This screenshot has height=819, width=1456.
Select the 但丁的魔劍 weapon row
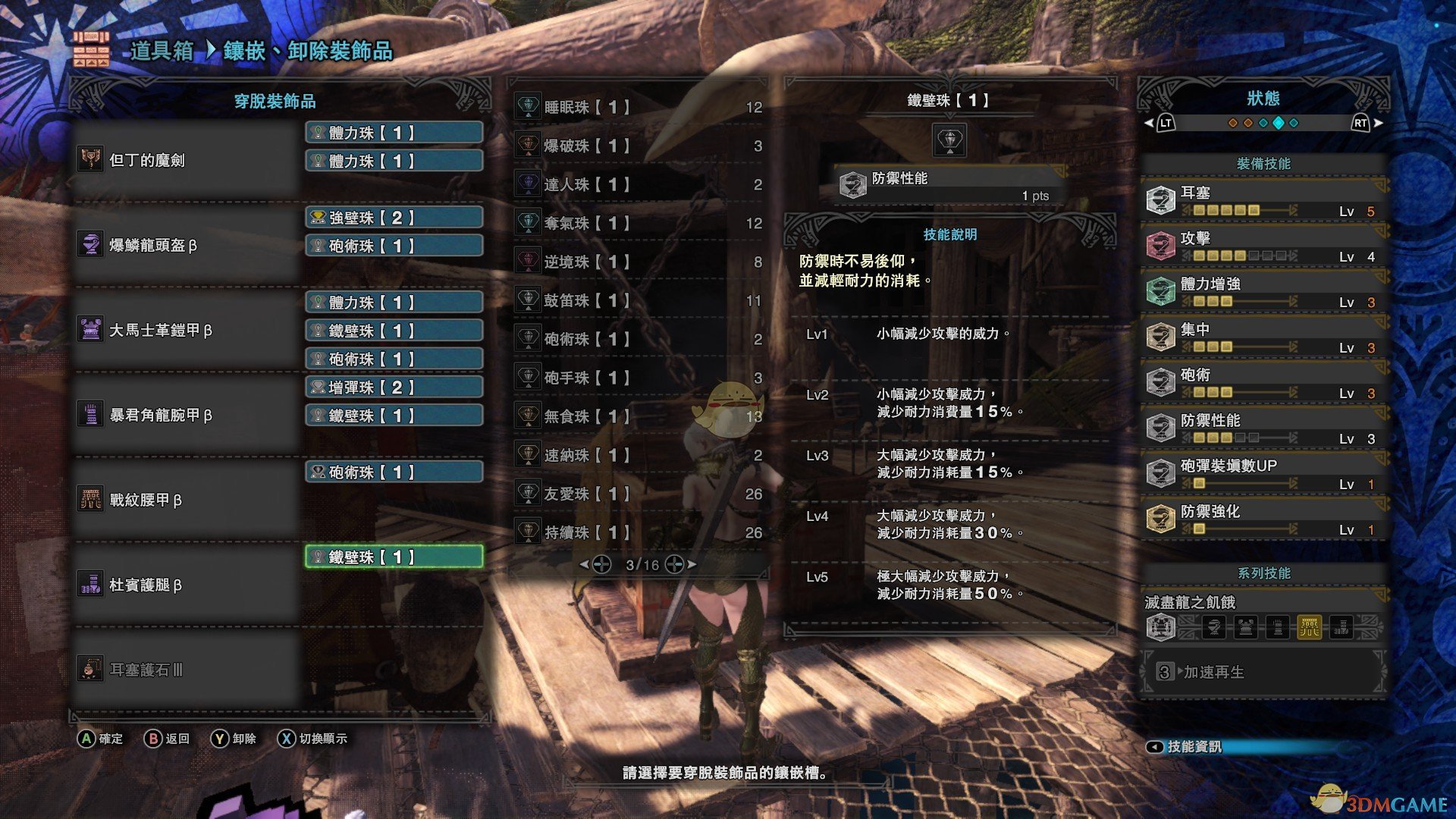pyautogui.click(x=186, y=160)
